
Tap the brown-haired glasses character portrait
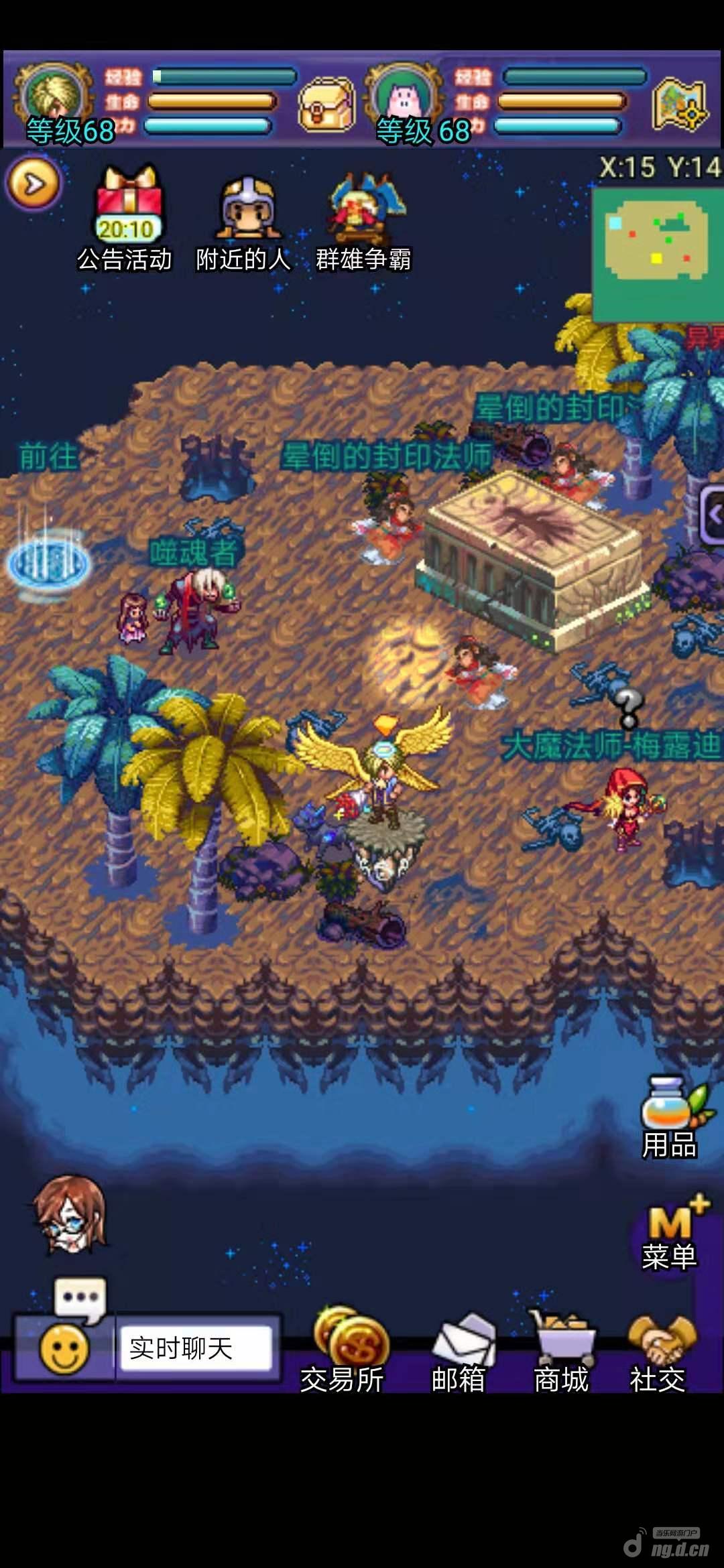click(x=71, y=1214)
